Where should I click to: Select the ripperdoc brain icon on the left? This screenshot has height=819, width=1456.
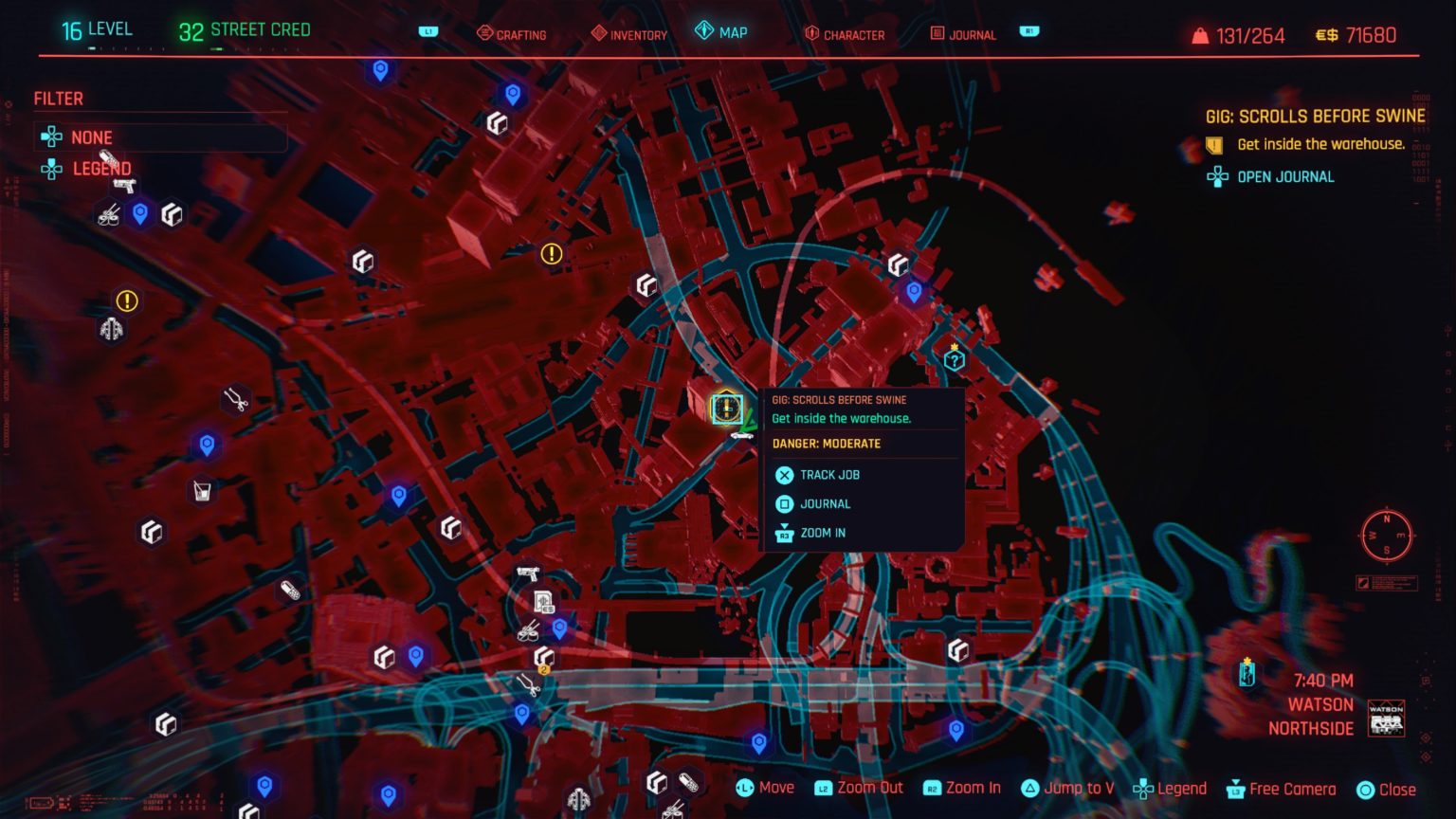point(111,329)
